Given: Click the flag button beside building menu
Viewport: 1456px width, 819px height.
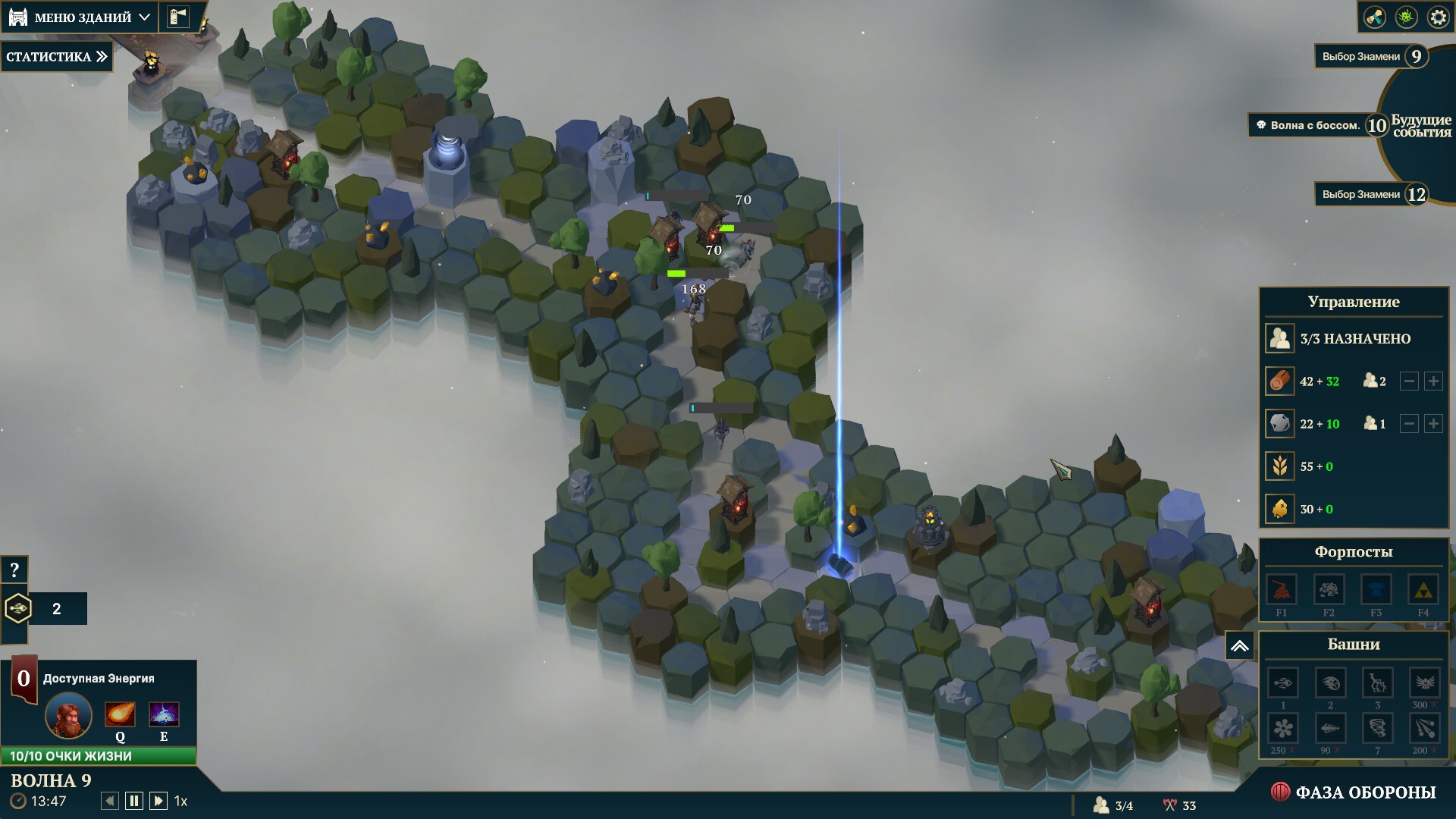Looking at the screenshot, I should (x=178, y=17).
